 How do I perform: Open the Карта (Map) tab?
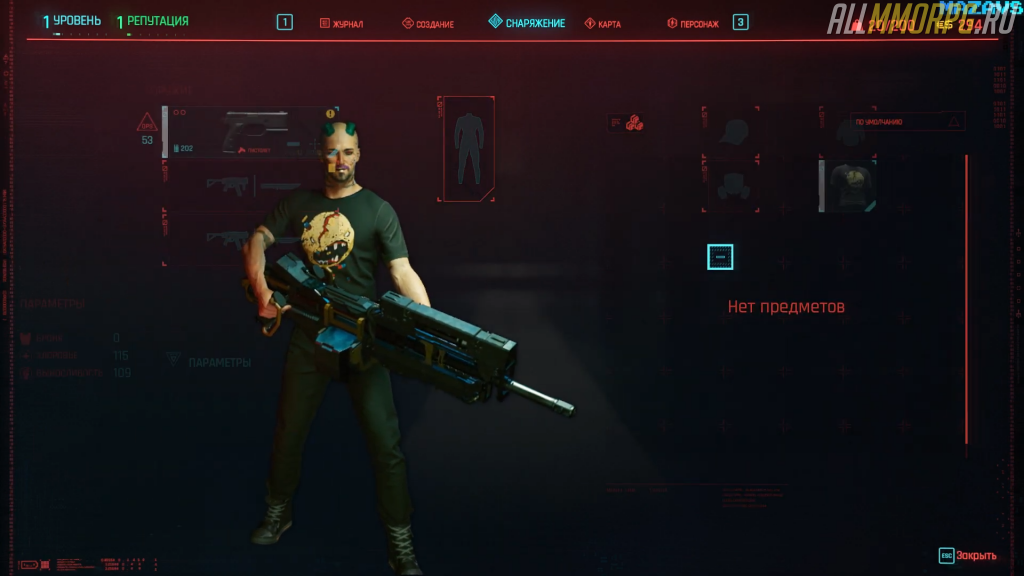click(603, 23)
